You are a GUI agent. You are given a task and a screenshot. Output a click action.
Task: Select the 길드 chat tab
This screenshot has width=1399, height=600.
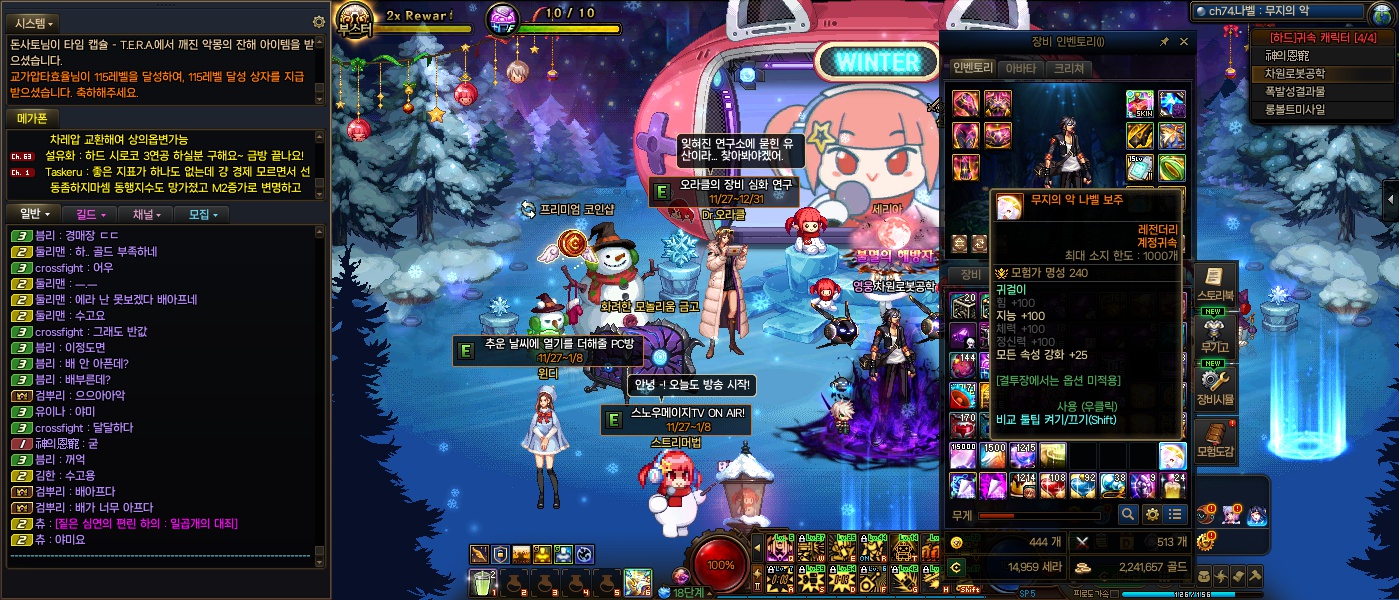88,214
